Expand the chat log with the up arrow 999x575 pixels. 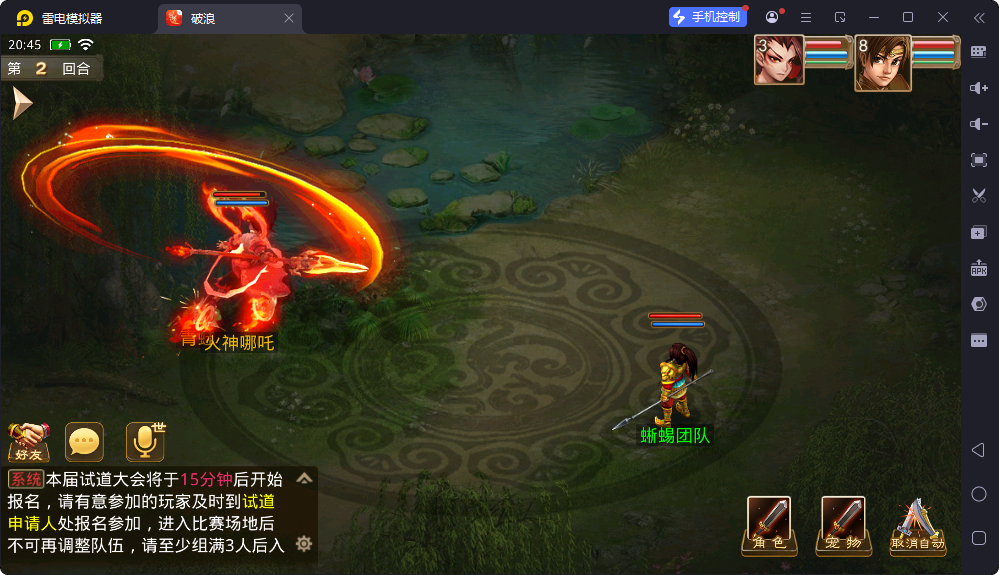304,478
